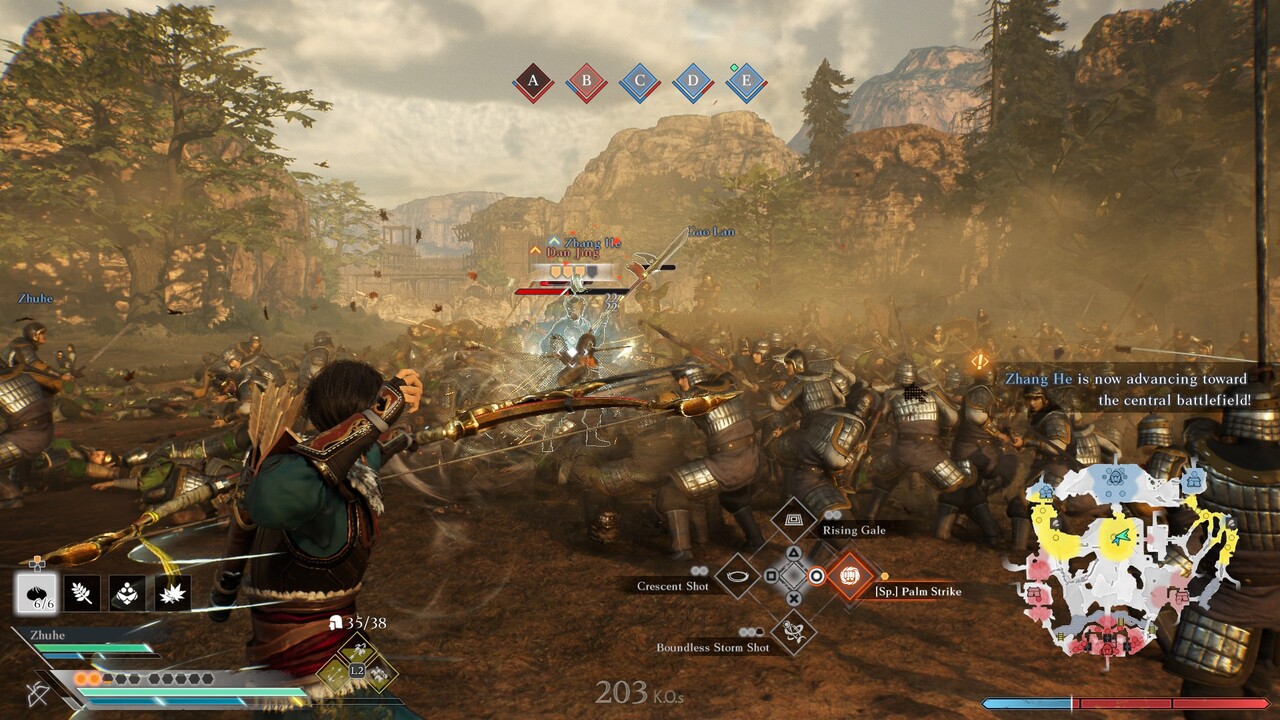
Task: Trigger the Boundless Storm Shot art
Action: point(793,632)
